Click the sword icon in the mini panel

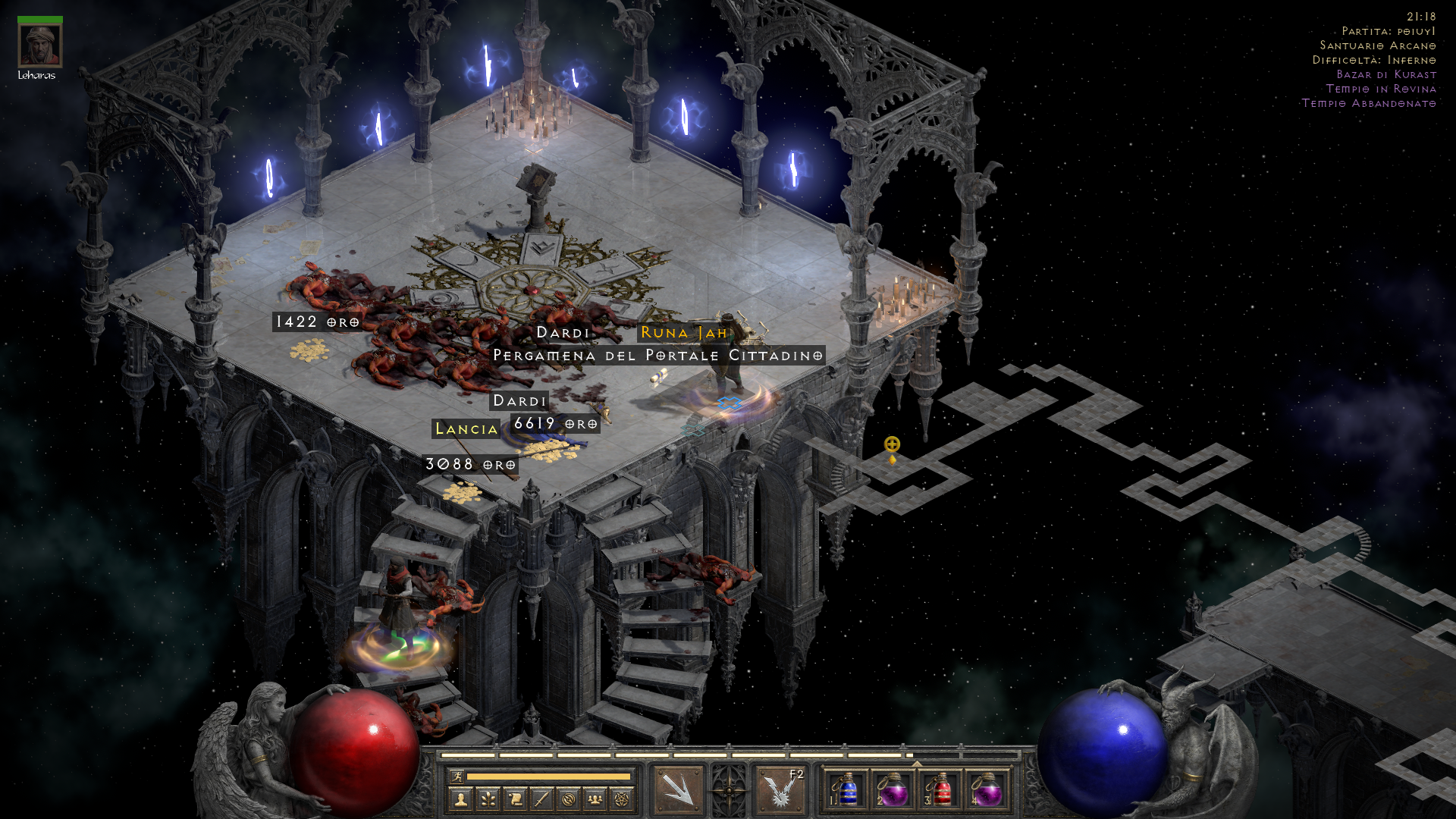pyautogui.click(x=541, y=799)
